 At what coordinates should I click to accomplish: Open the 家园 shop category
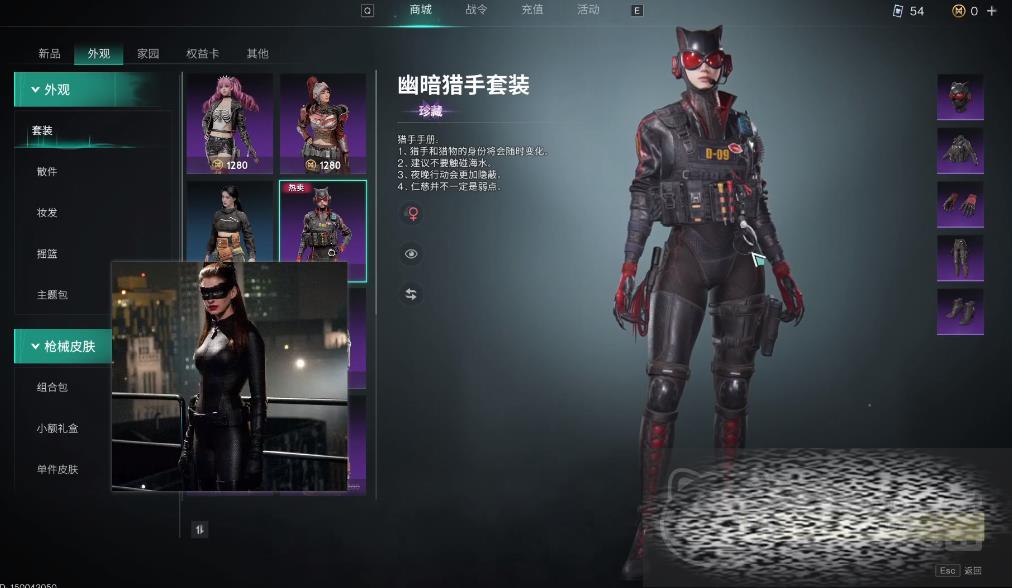click(x=148, y=54)
